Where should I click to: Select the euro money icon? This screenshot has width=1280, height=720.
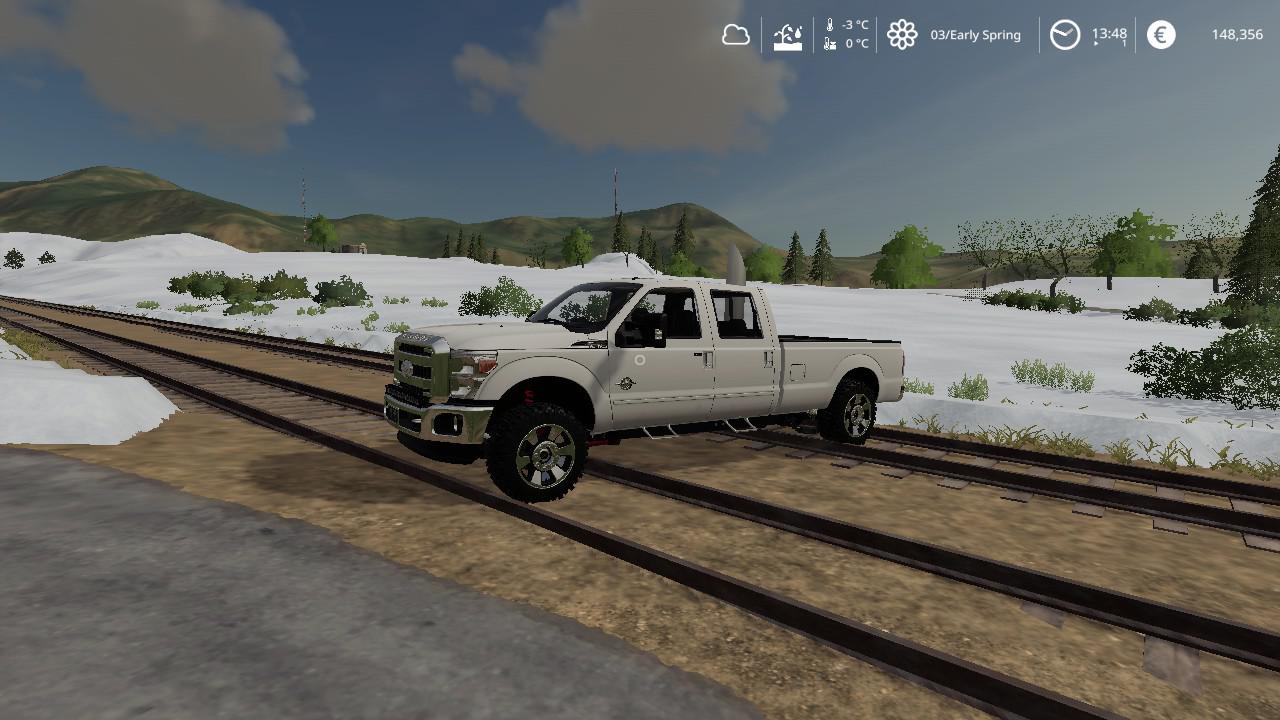[x=1161, y=35]
